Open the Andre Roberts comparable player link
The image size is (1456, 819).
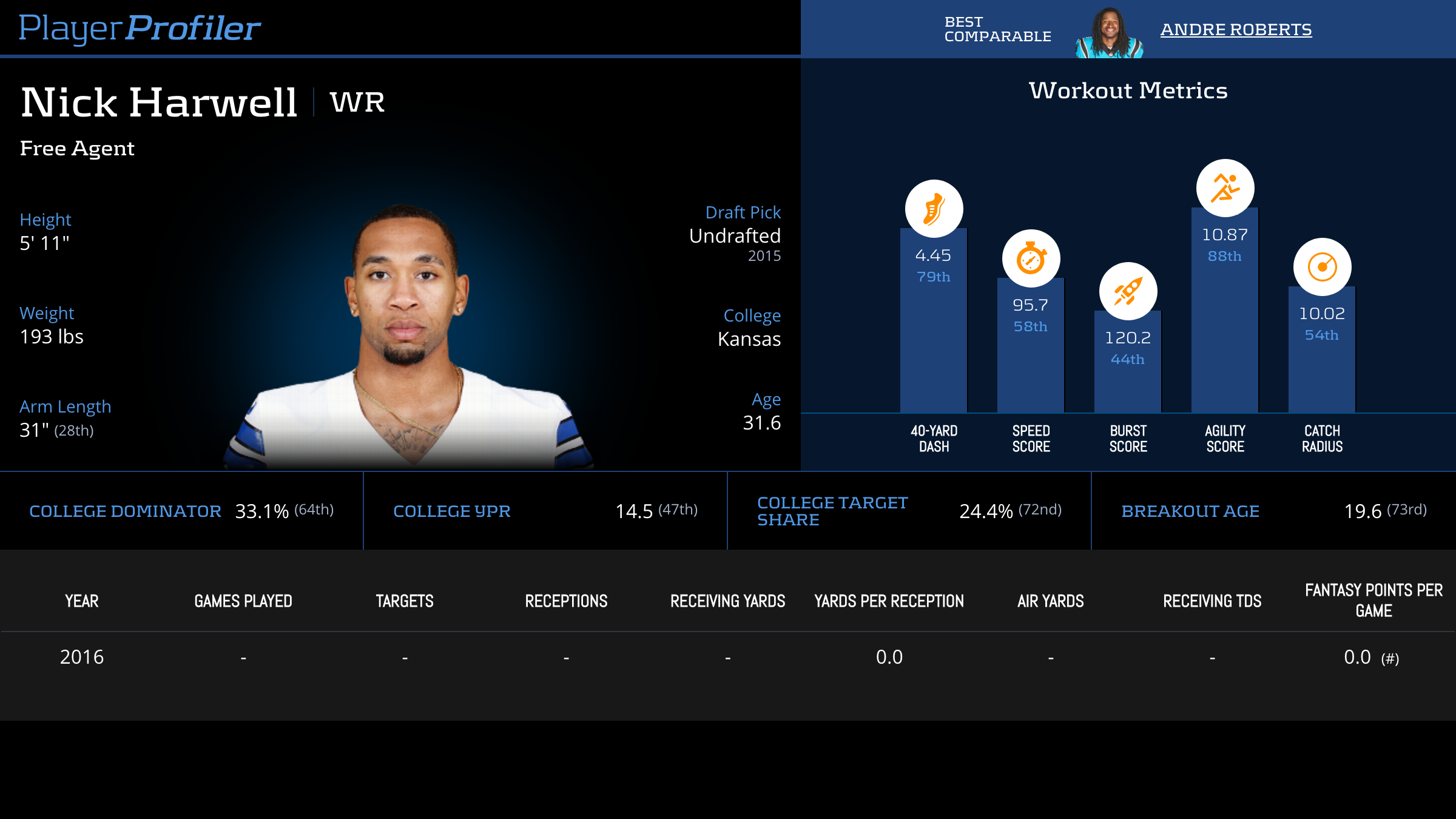(x=1236, y=30)
